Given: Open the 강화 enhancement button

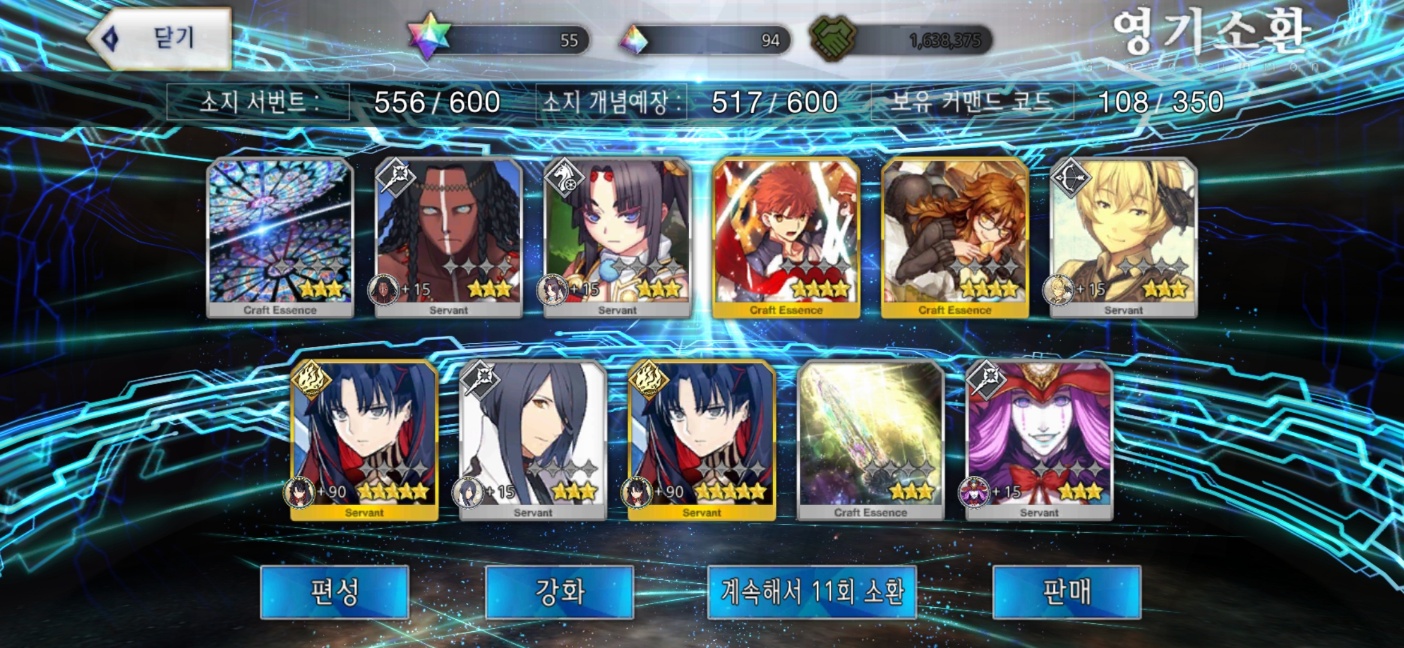Looking at the screenshot, I should click(x=559, y=592).
